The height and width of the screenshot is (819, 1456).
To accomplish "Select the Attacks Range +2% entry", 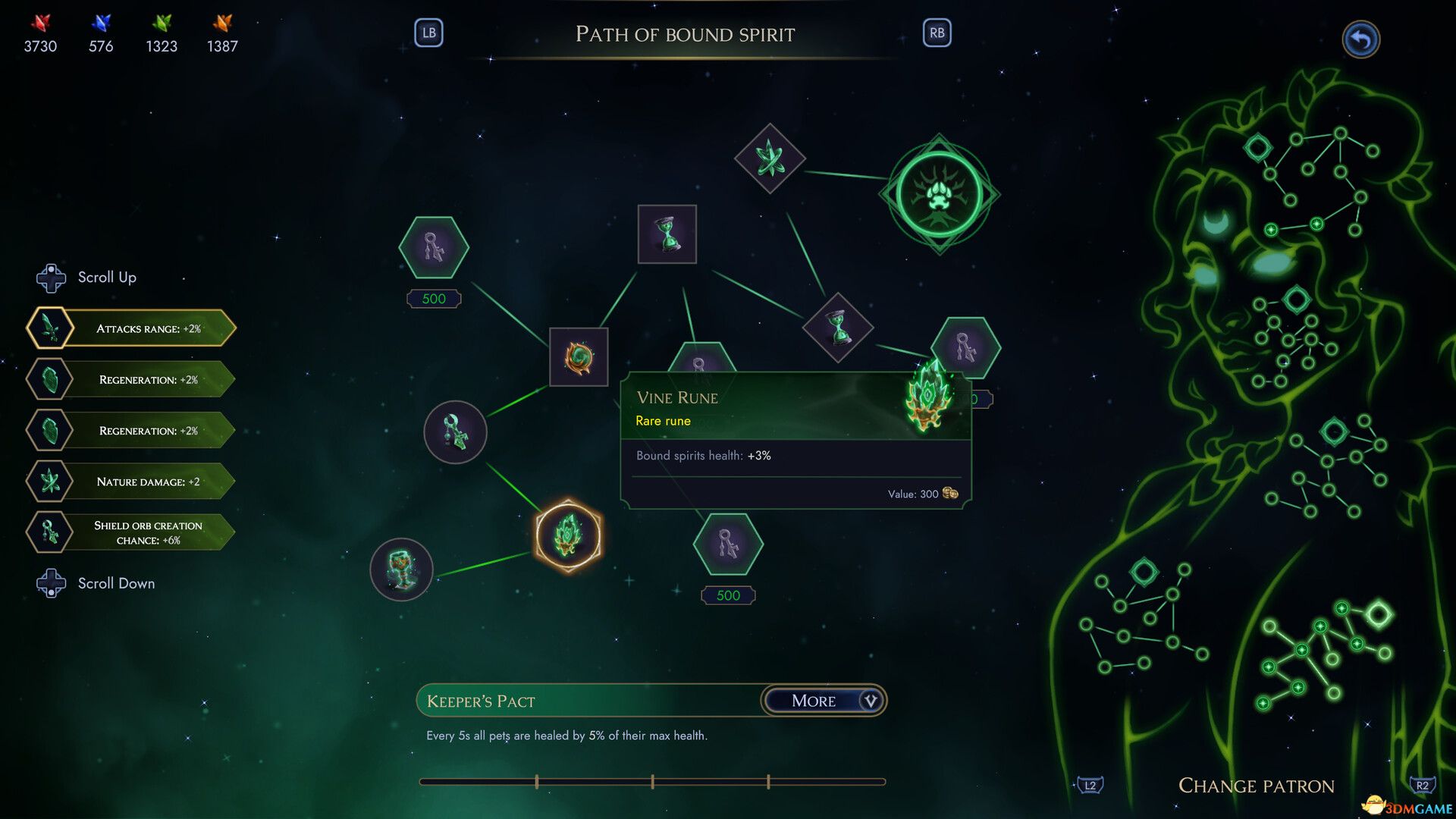I will click(x=131, y=328).
